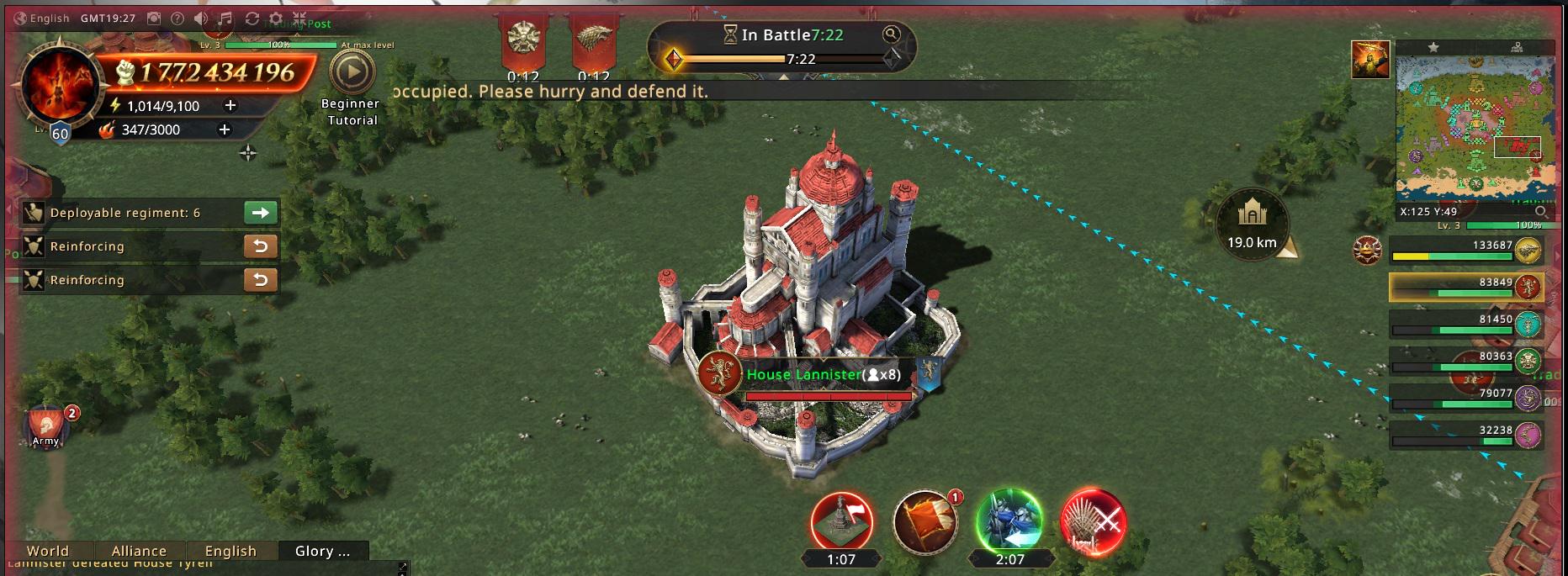Toggle music with the note icon
1568x576 pixels.
225,18
